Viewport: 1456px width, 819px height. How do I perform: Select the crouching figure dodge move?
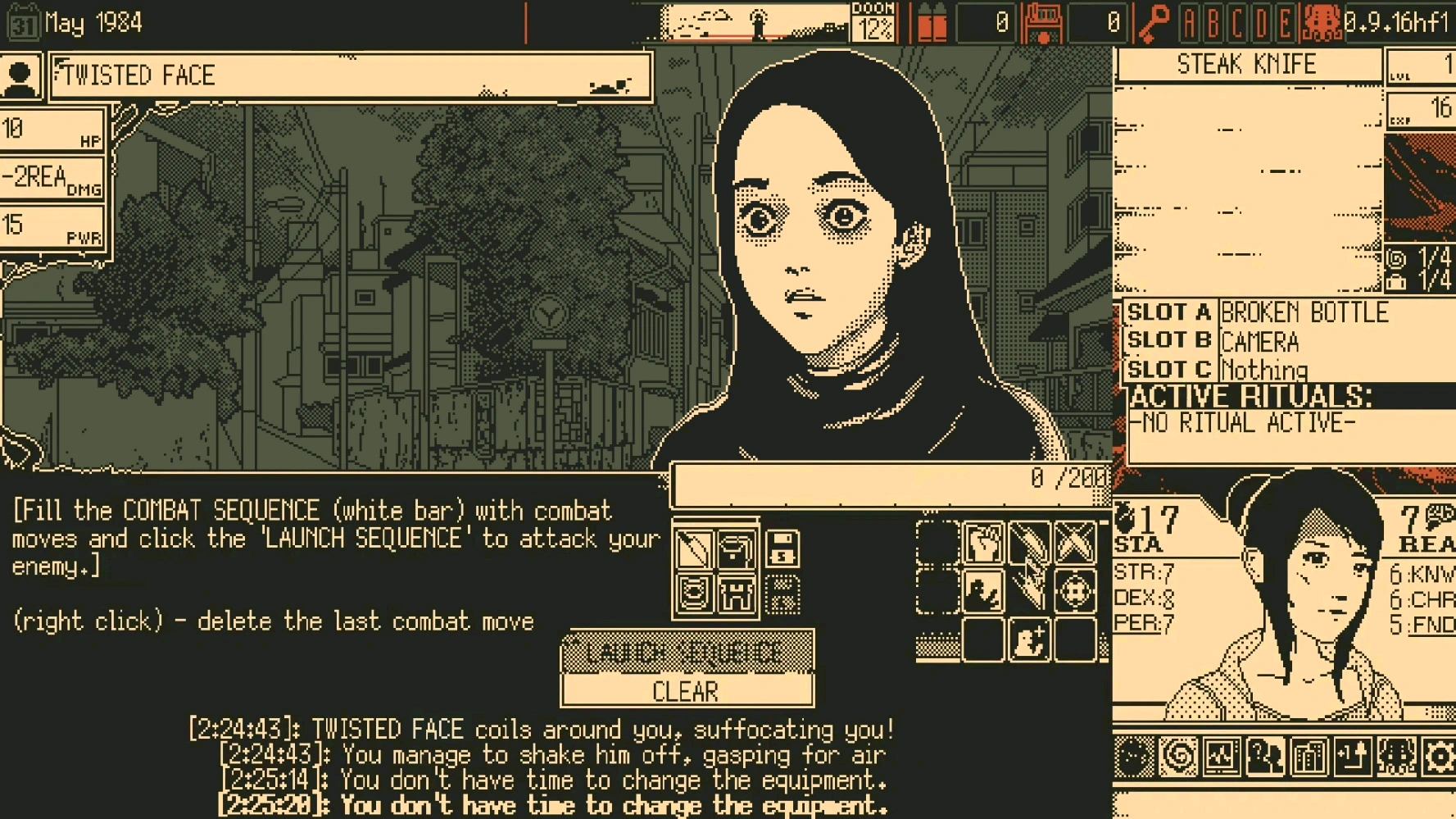tap(983, 590)
